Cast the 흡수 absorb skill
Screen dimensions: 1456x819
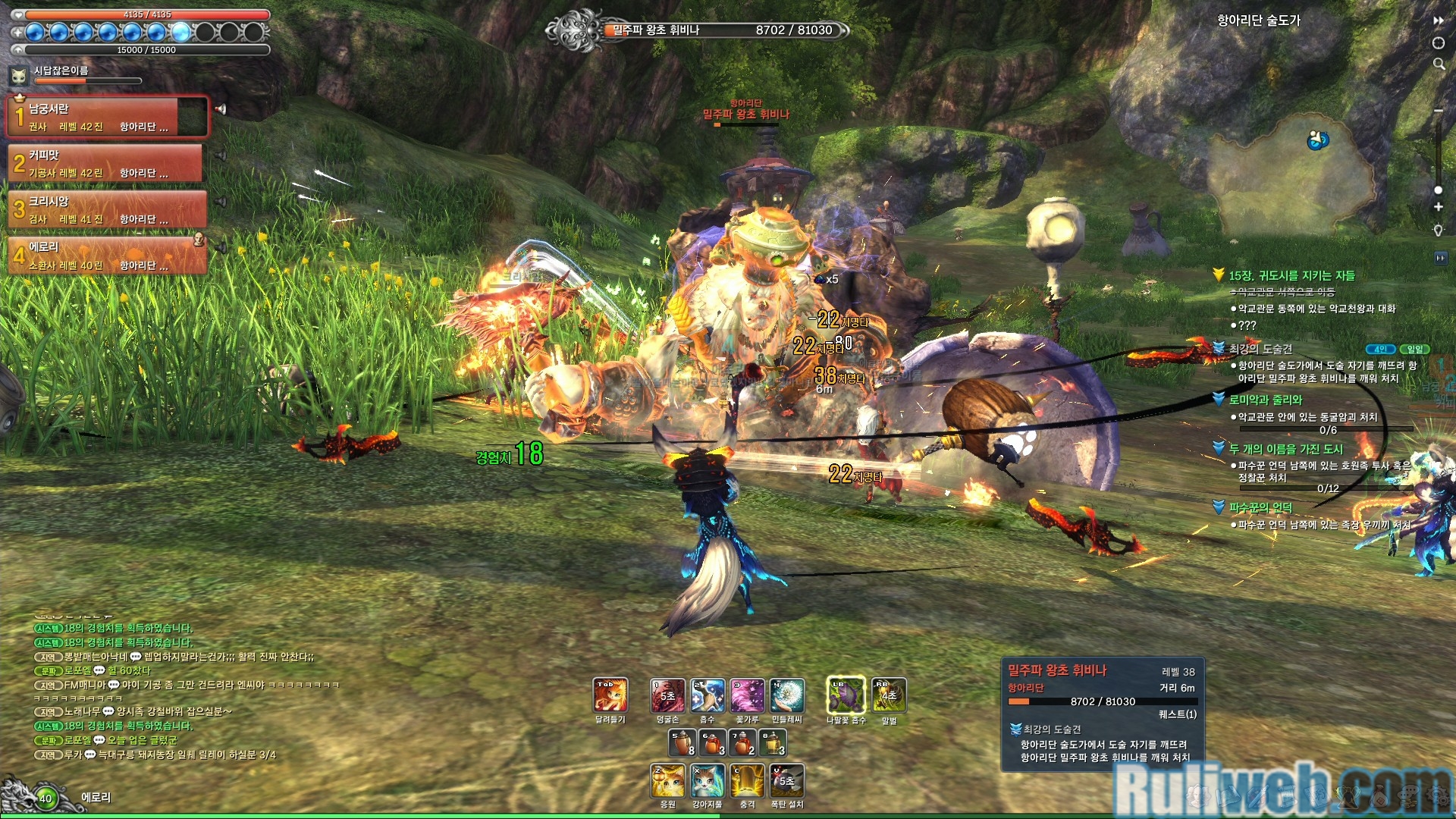(707, 695)
